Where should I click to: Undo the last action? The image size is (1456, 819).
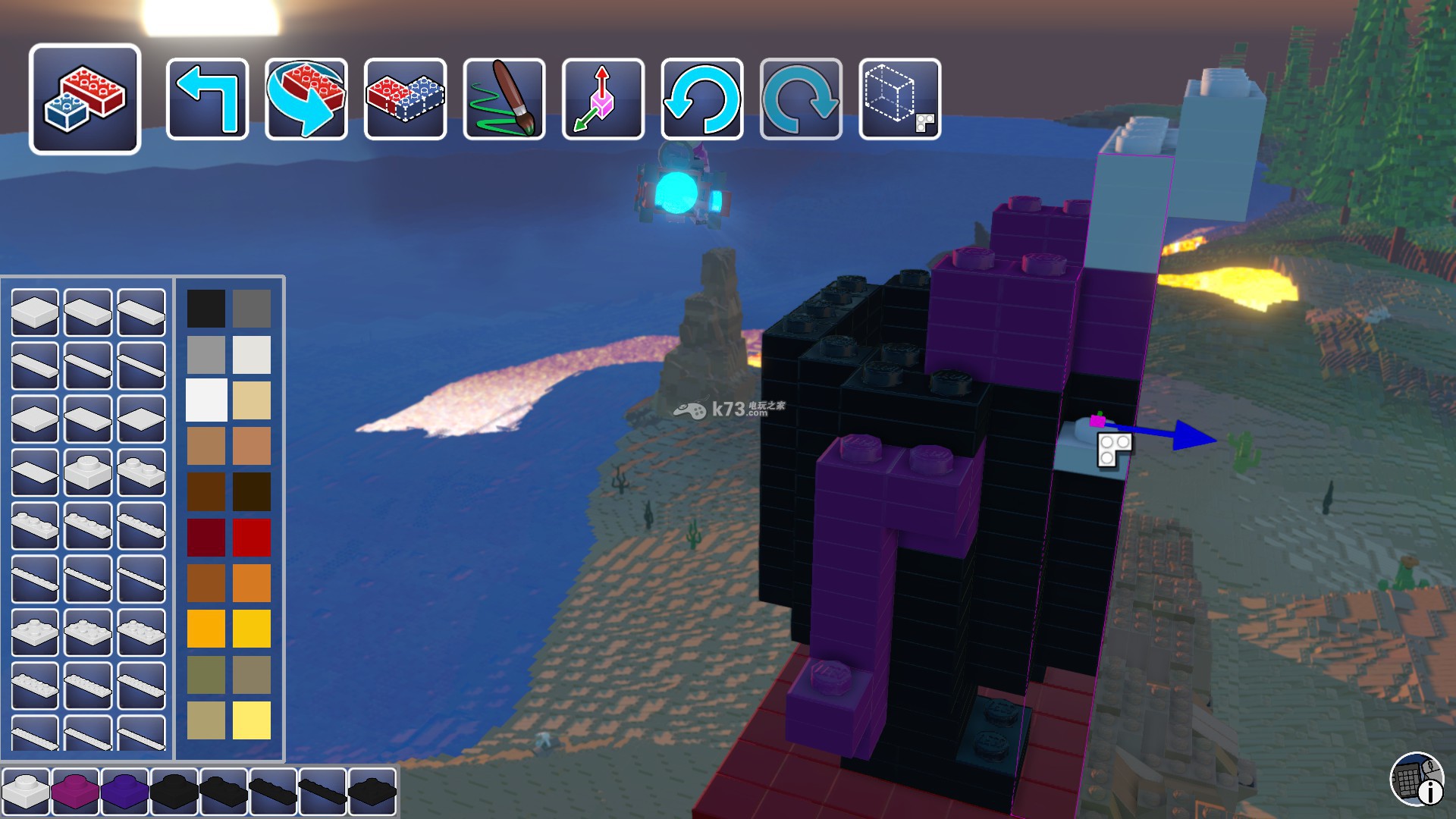point(702,99)
